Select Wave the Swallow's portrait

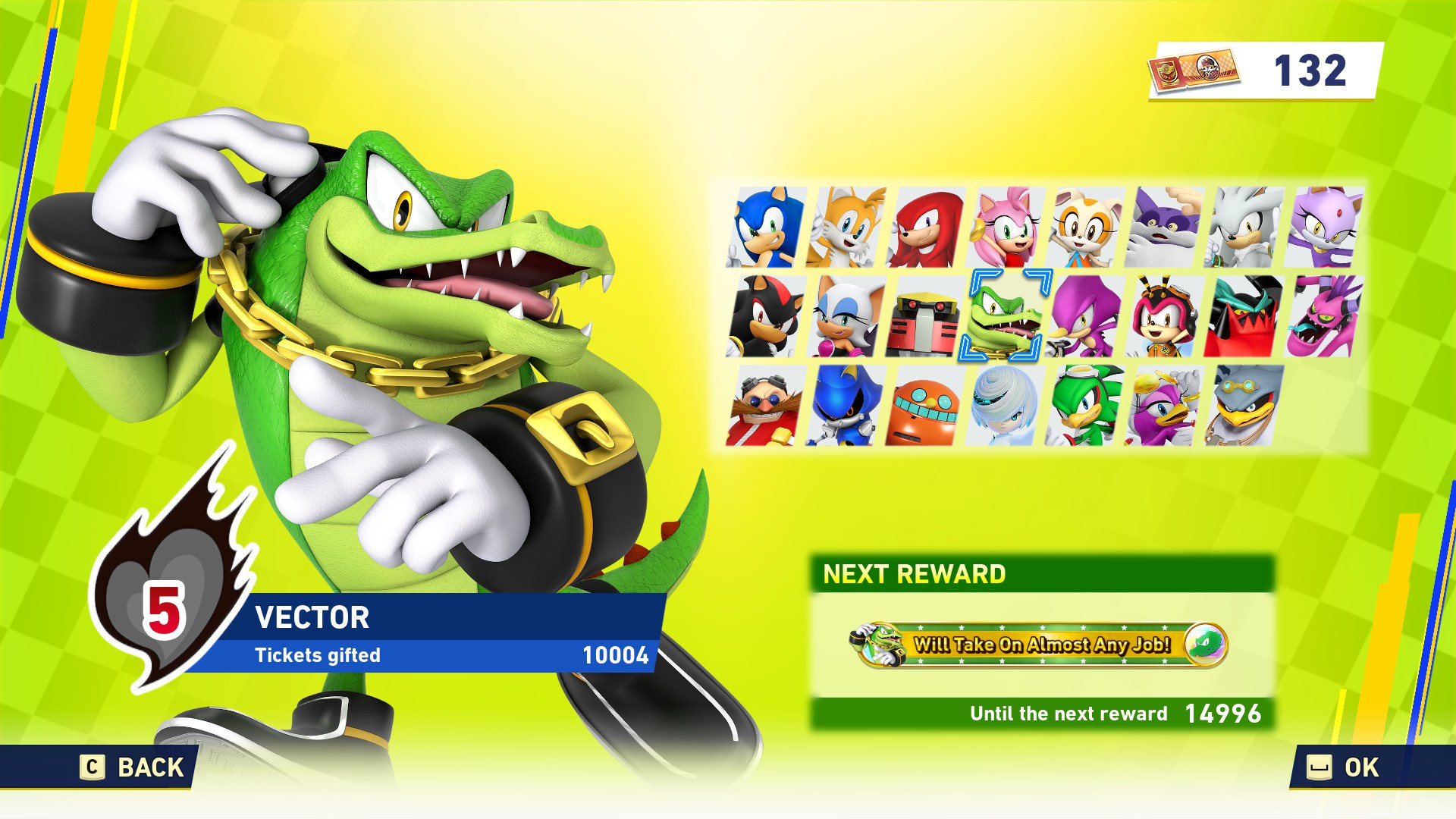pos(1165,406)
